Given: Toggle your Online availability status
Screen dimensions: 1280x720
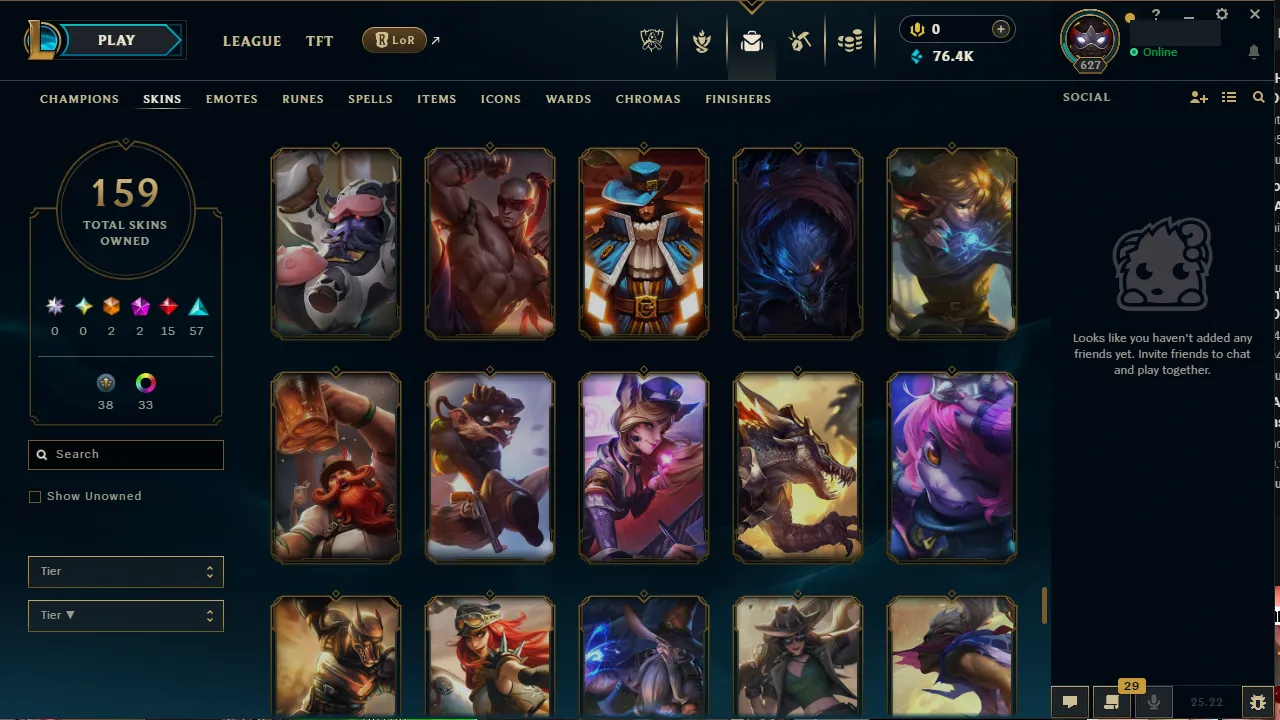Looking at the screenshot, I should (1159, 51).
